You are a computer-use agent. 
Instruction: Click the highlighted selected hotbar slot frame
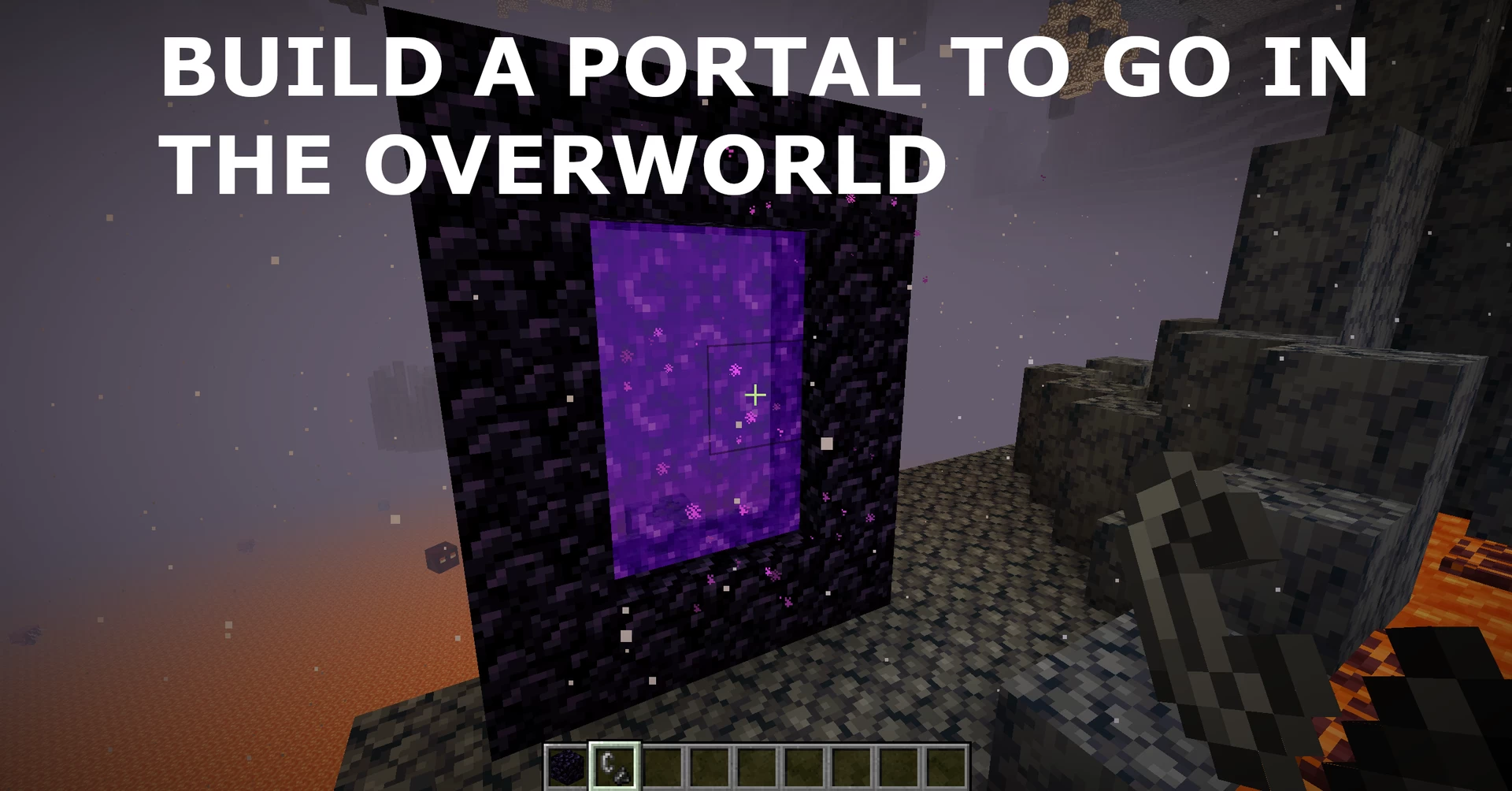[x=614, y=745]
